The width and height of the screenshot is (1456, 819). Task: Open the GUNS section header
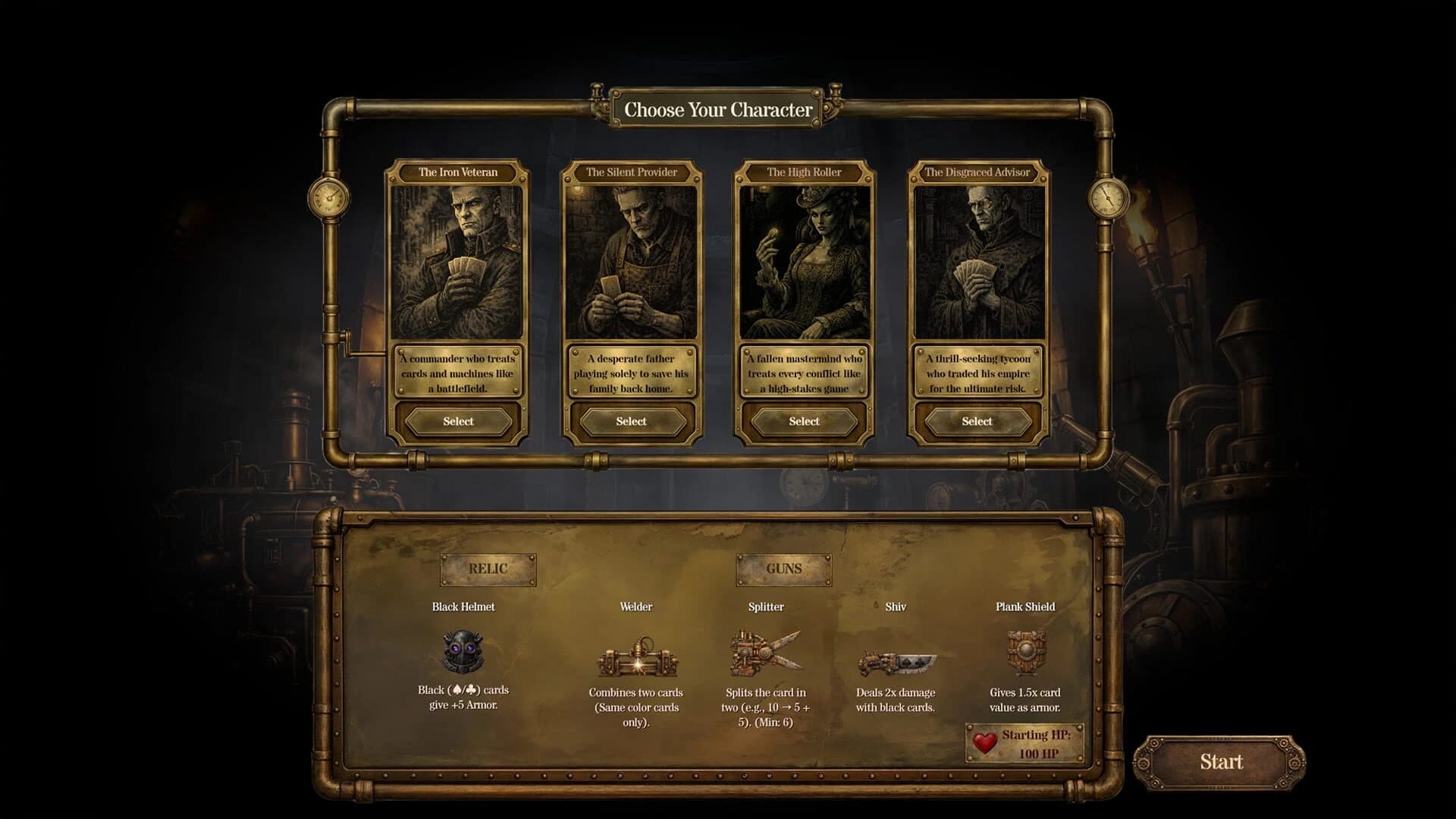click(x=785, y=570)
